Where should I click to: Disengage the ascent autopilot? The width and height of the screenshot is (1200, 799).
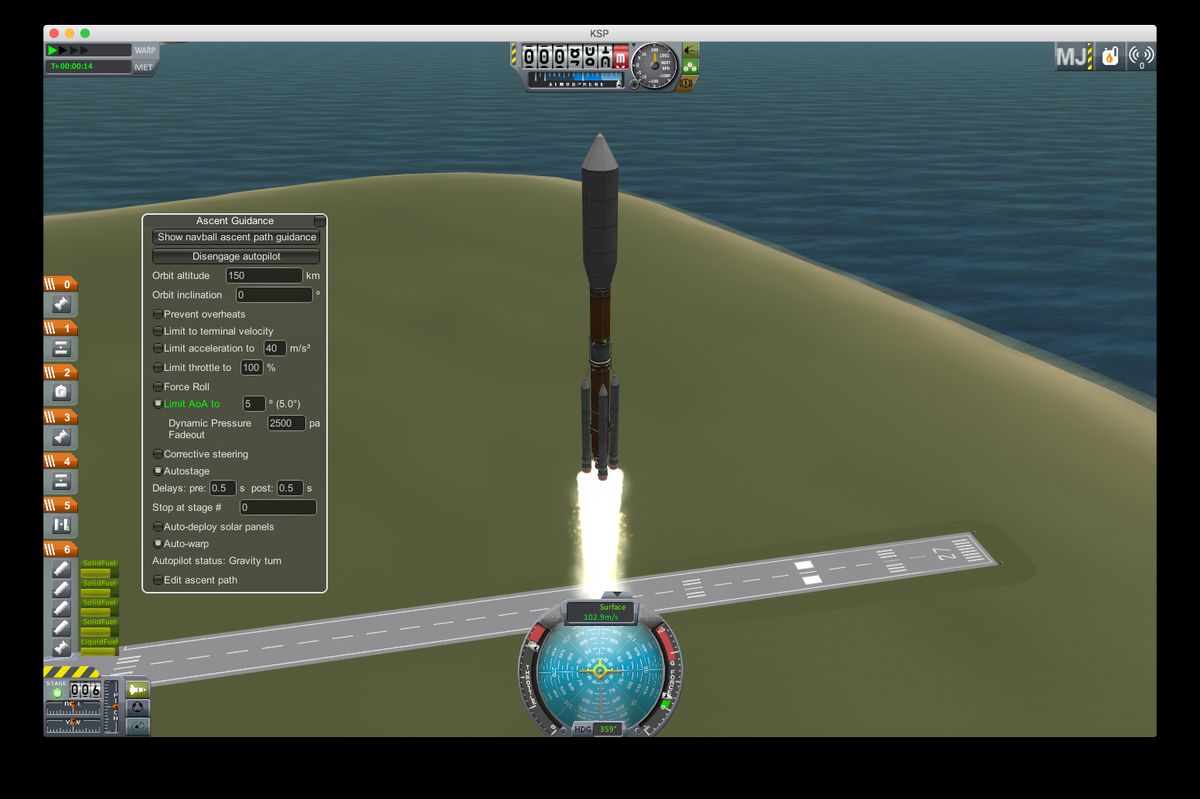(x=236, y=256)
